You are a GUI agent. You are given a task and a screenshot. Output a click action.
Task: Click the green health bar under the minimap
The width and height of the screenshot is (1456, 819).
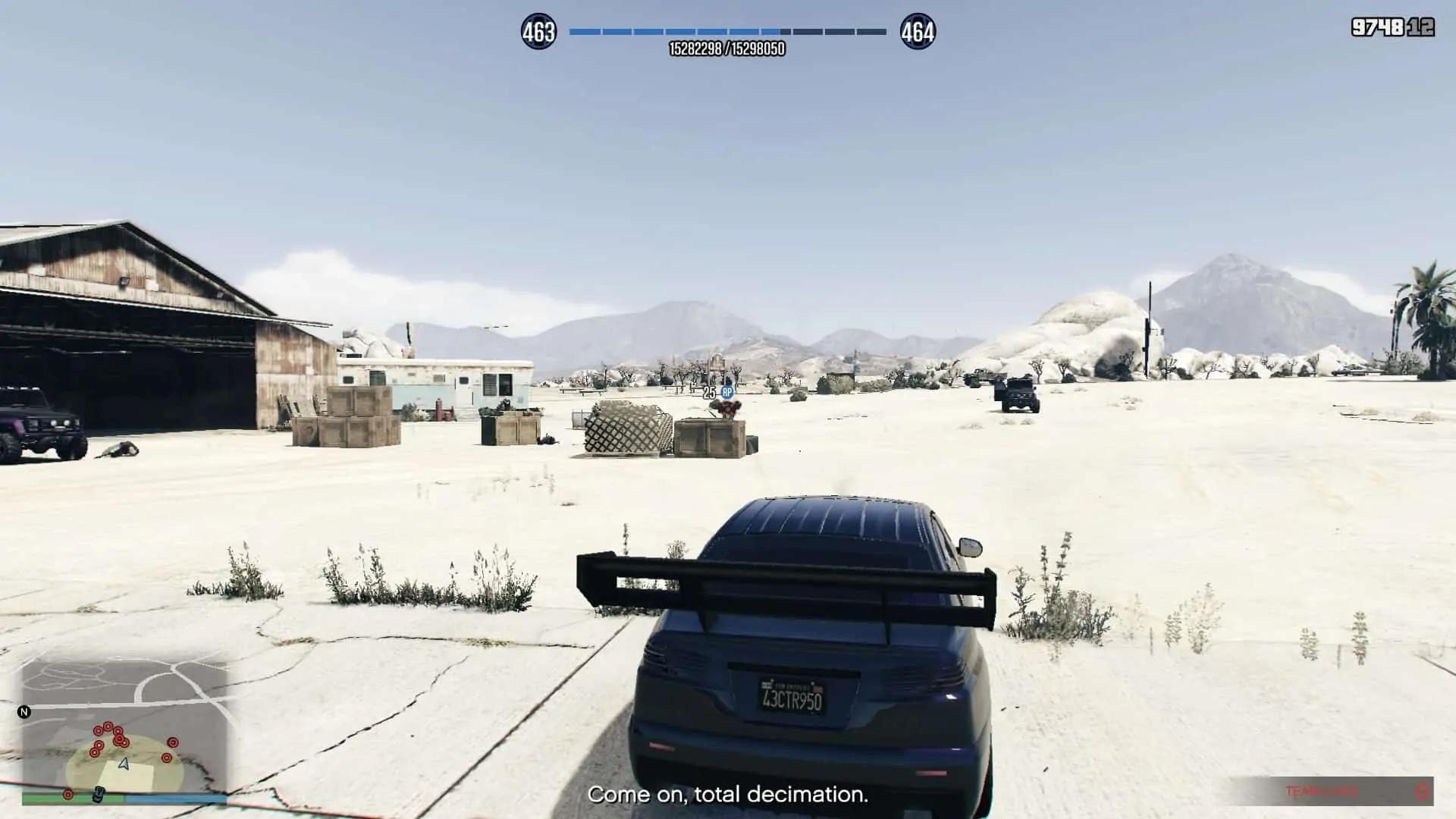pyautogui.click(x=72, y=797)
